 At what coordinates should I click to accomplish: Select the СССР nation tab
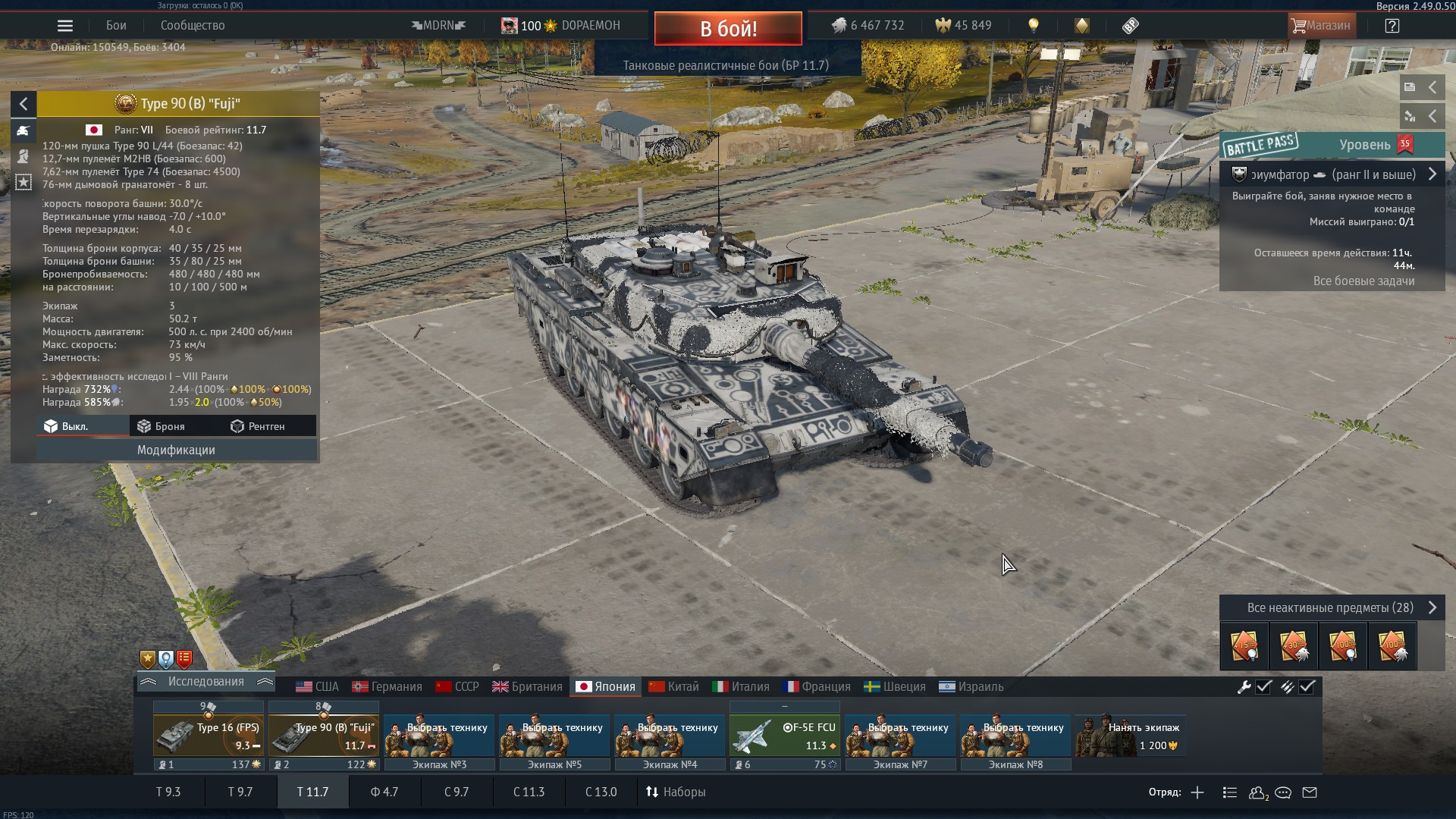point(457,686)
